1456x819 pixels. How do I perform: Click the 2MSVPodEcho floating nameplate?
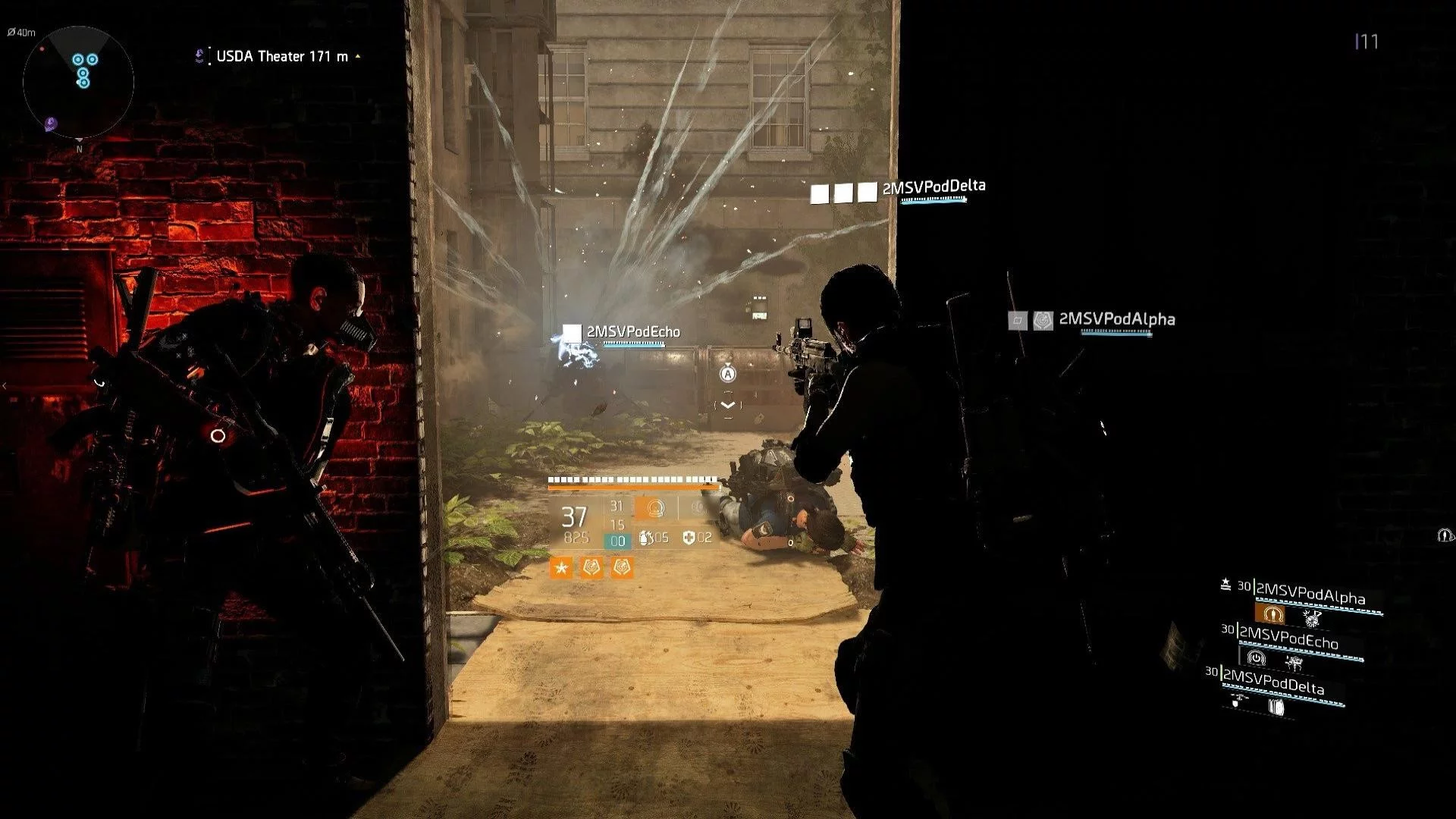tap(633, 332)
